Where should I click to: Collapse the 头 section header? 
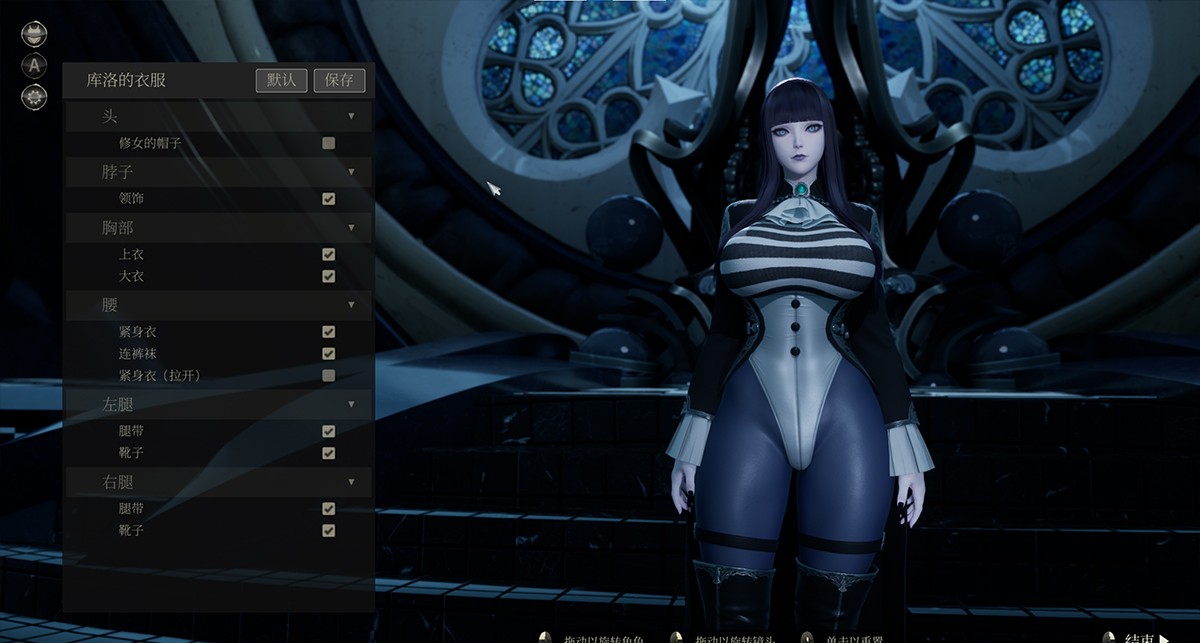[351, 116]
